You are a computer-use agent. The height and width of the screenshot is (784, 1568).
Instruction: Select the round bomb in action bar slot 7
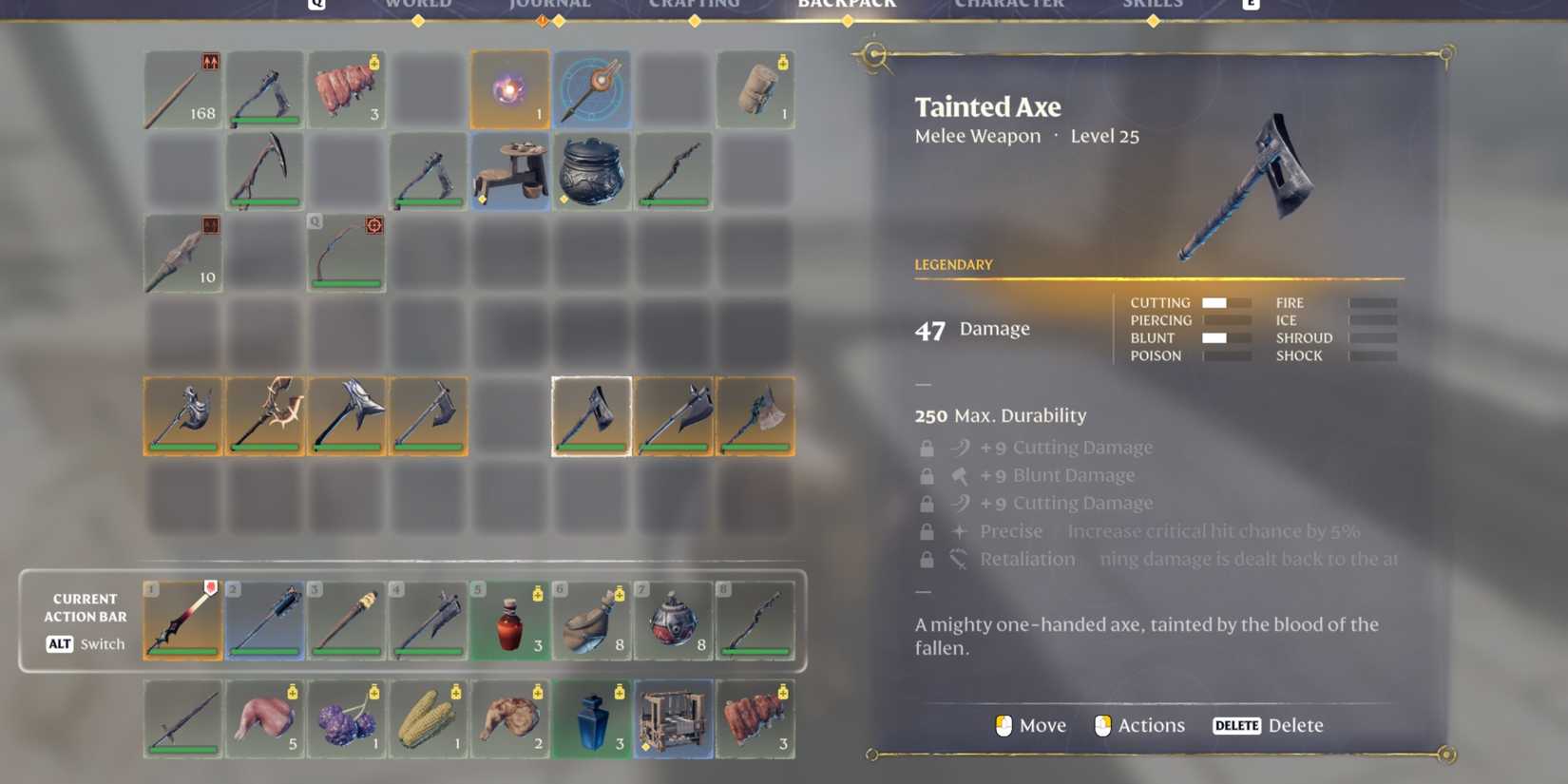(x=674, y=620)
